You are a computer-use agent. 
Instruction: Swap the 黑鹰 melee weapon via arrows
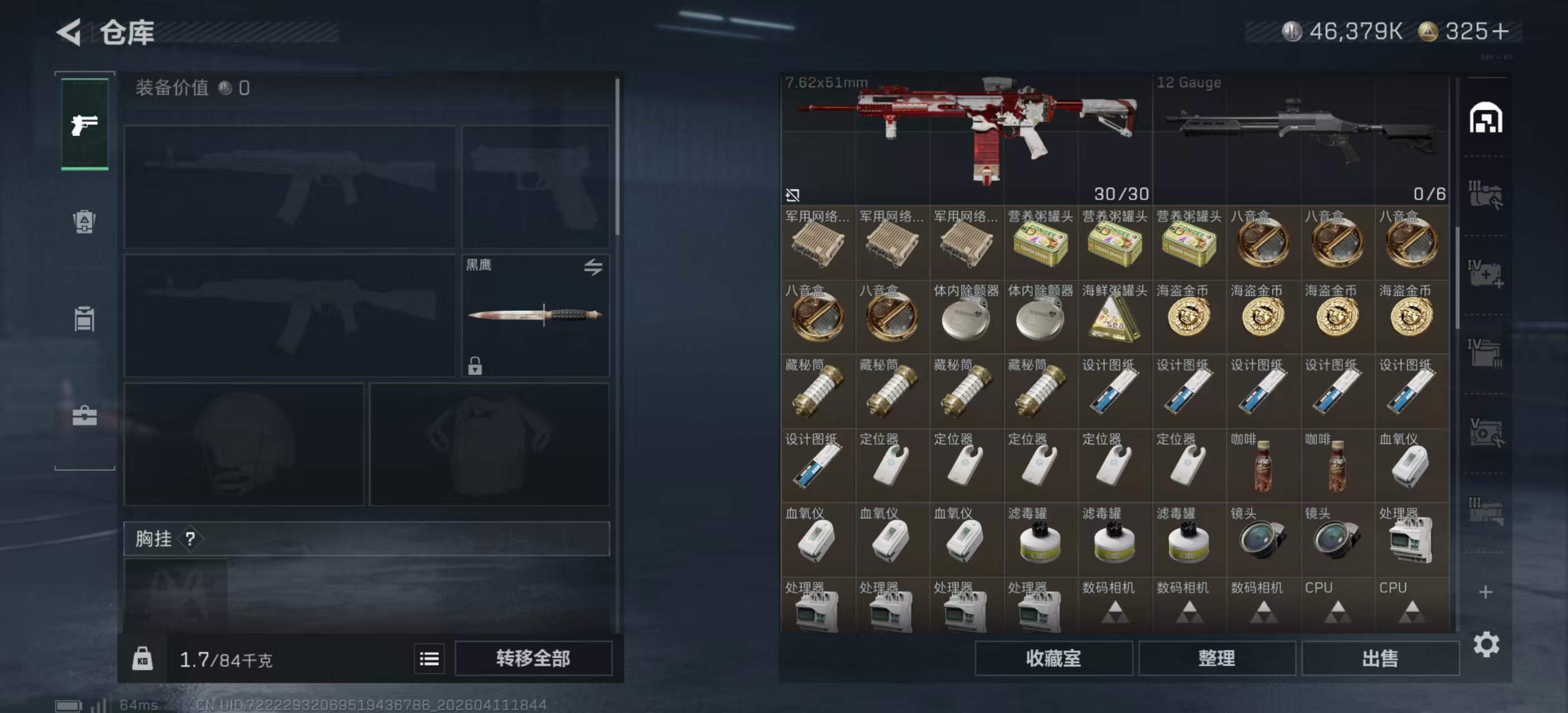point(593,267)
